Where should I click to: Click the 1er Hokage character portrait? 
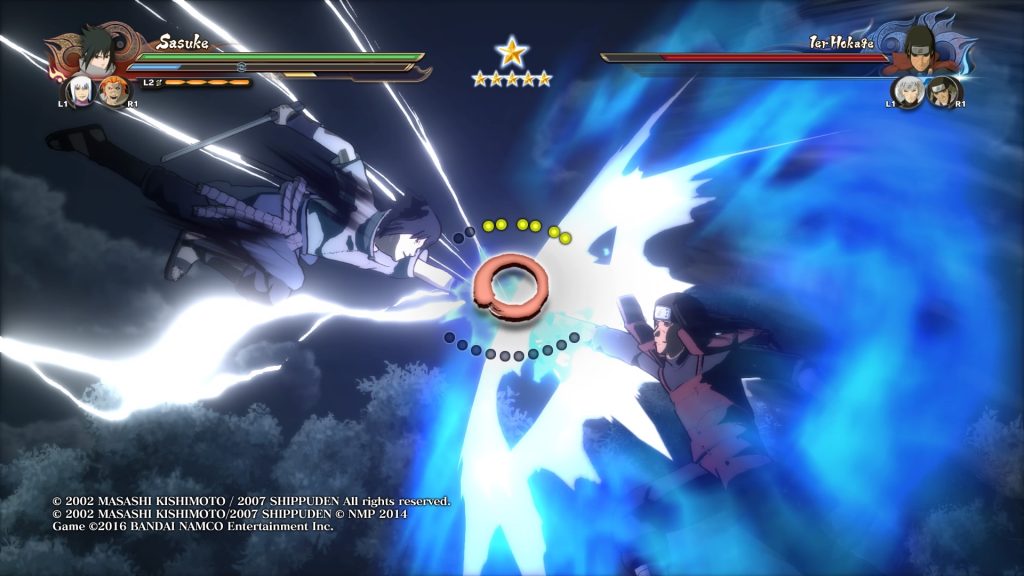click(920, 48)
